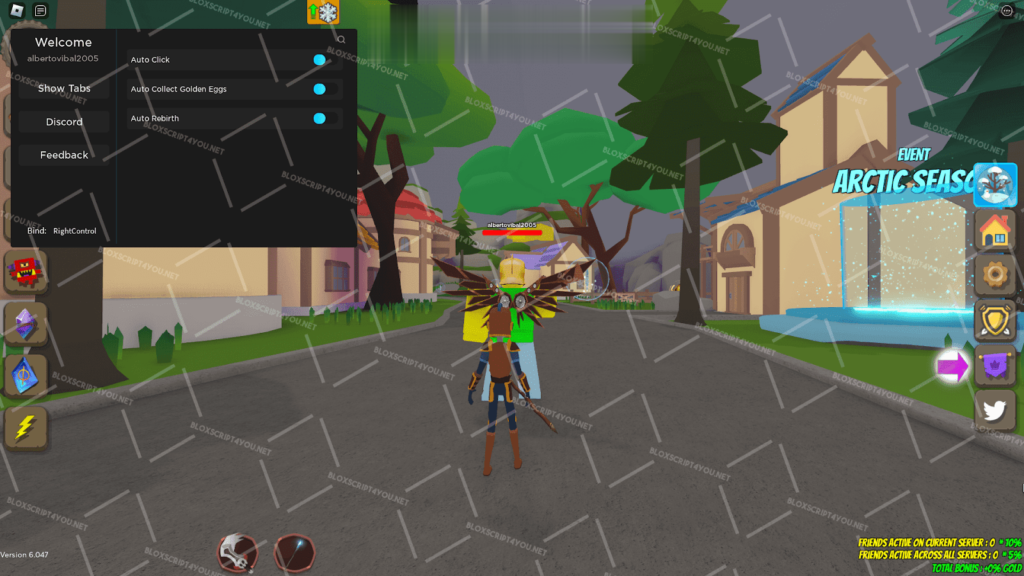Open the Feedback button

(64, 155)
